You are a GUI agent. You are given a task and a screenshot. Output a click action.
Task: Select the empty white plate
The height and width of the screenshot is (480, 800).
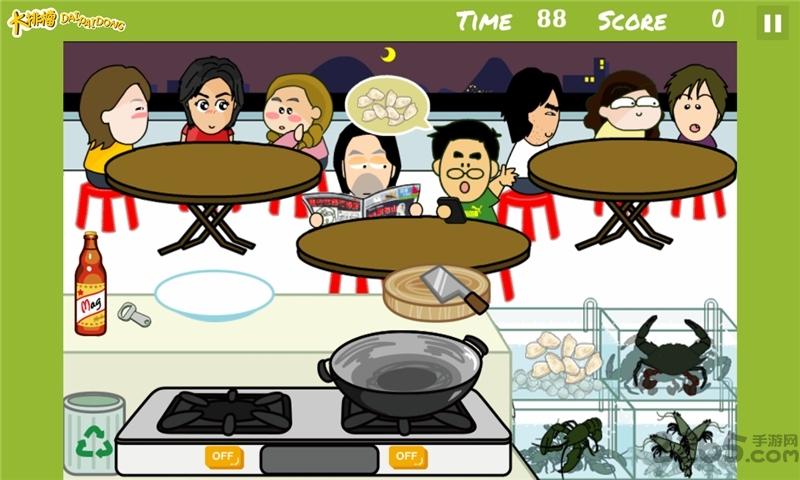[x=214, y=293]
